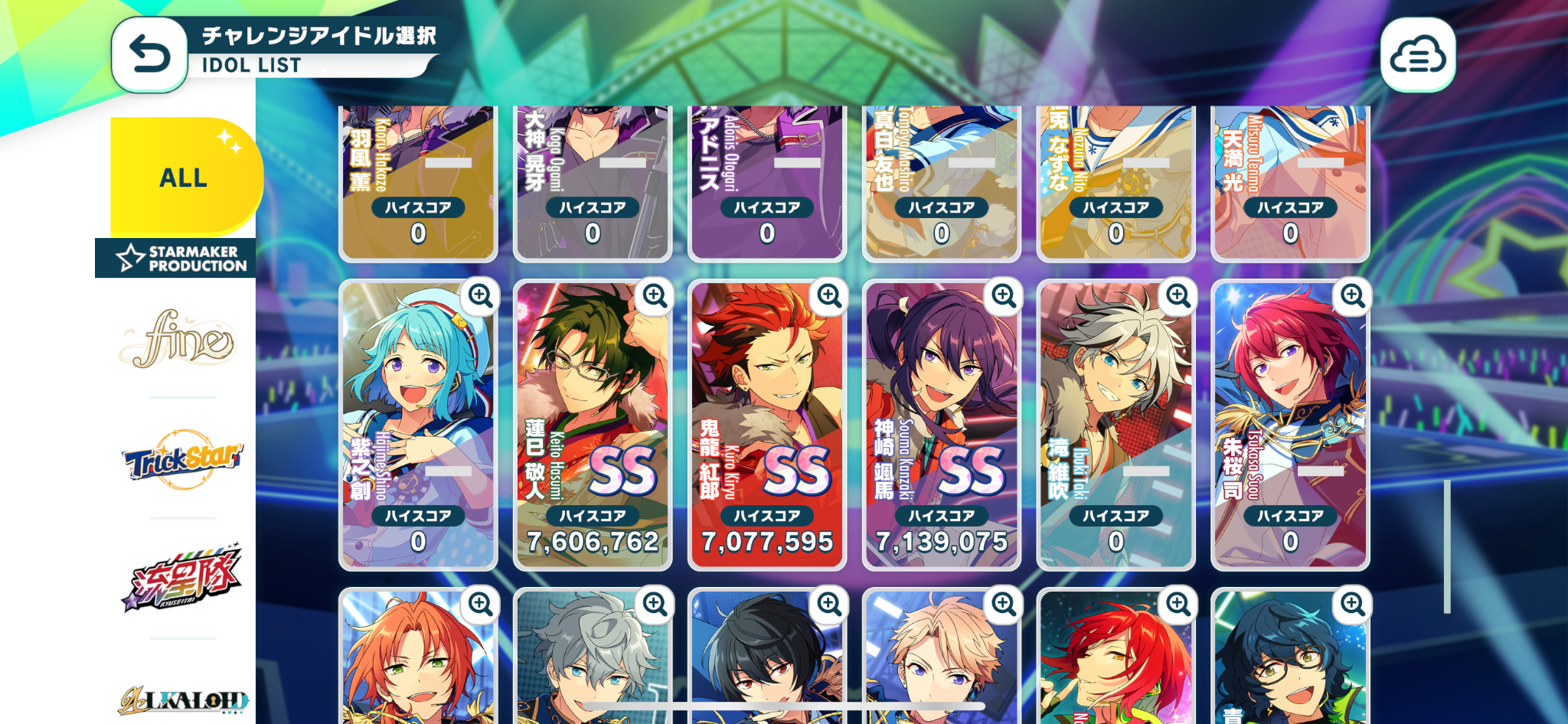Select Mitsuru Tenma's idol card
The height and width of the screenshot is (724, 1568).
point(1290,184)
